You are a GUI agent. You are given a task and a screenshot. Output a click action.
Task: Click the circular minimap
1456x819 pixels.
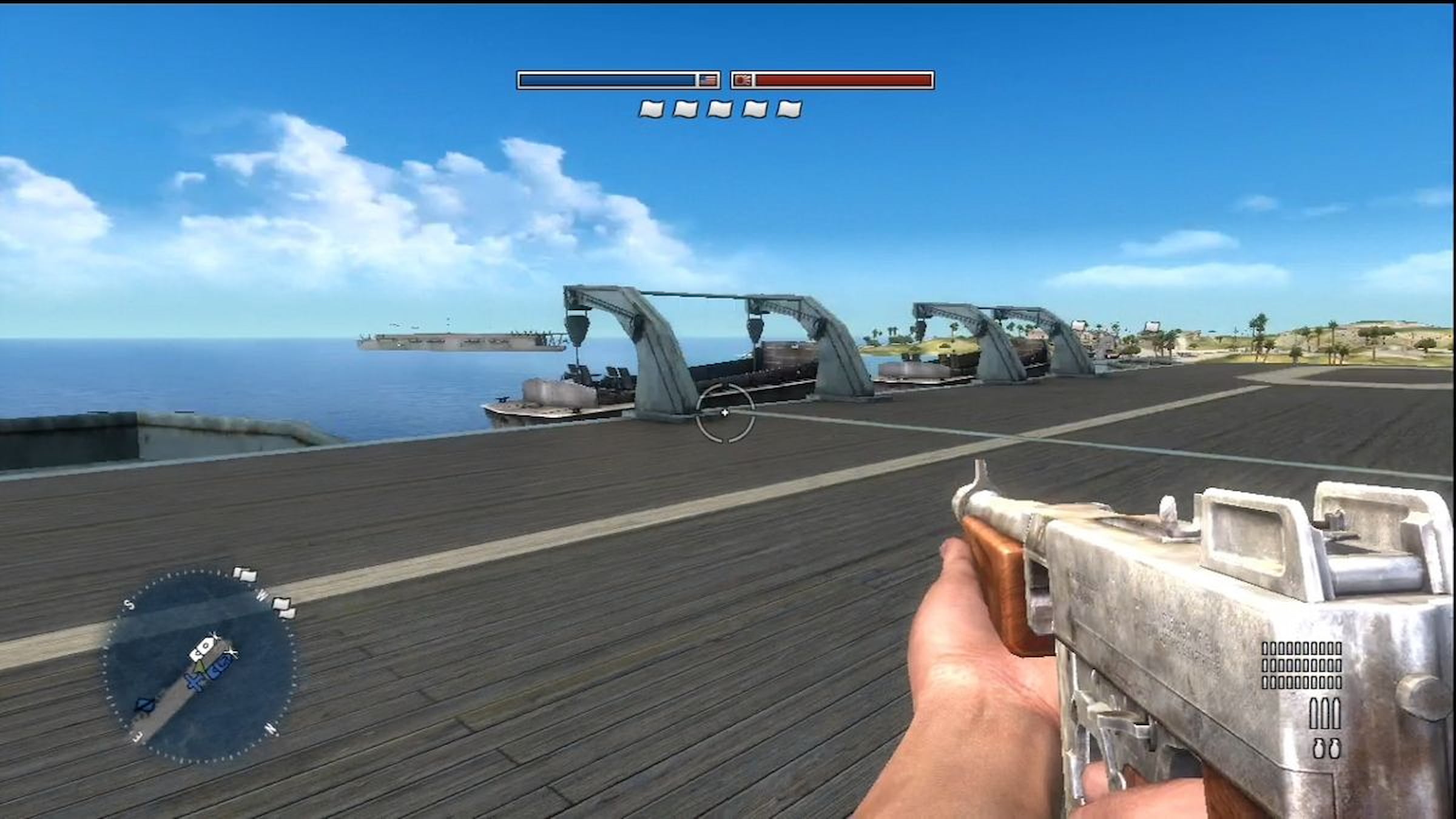[201, 665]
